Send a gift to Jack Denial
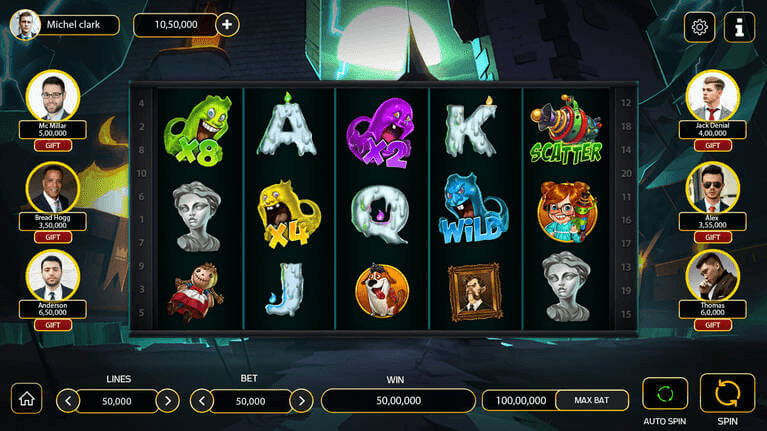The height and width of the screenshot is (431, 767). [713, 145]
